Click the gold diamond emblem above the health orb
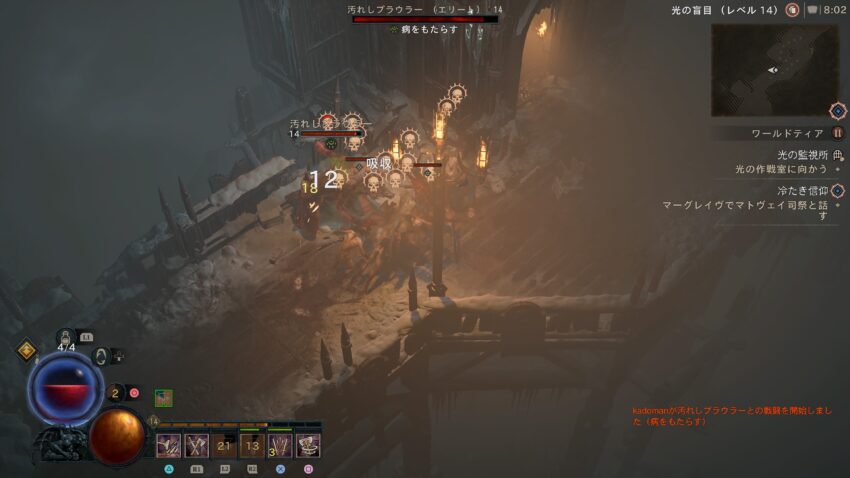Image resolution: width=850 pixels, height=478 pixels. 27,350
